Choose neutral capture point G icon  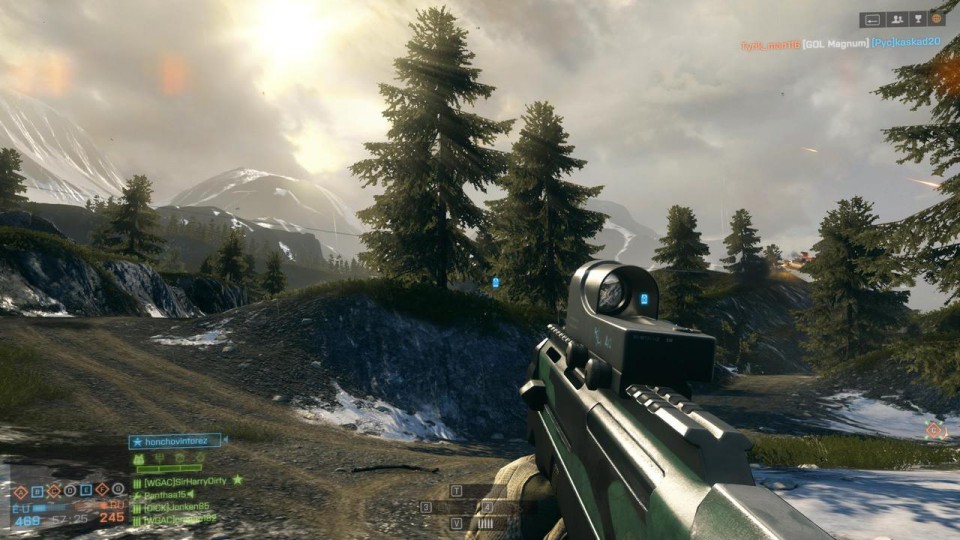(x=119, y=490)
